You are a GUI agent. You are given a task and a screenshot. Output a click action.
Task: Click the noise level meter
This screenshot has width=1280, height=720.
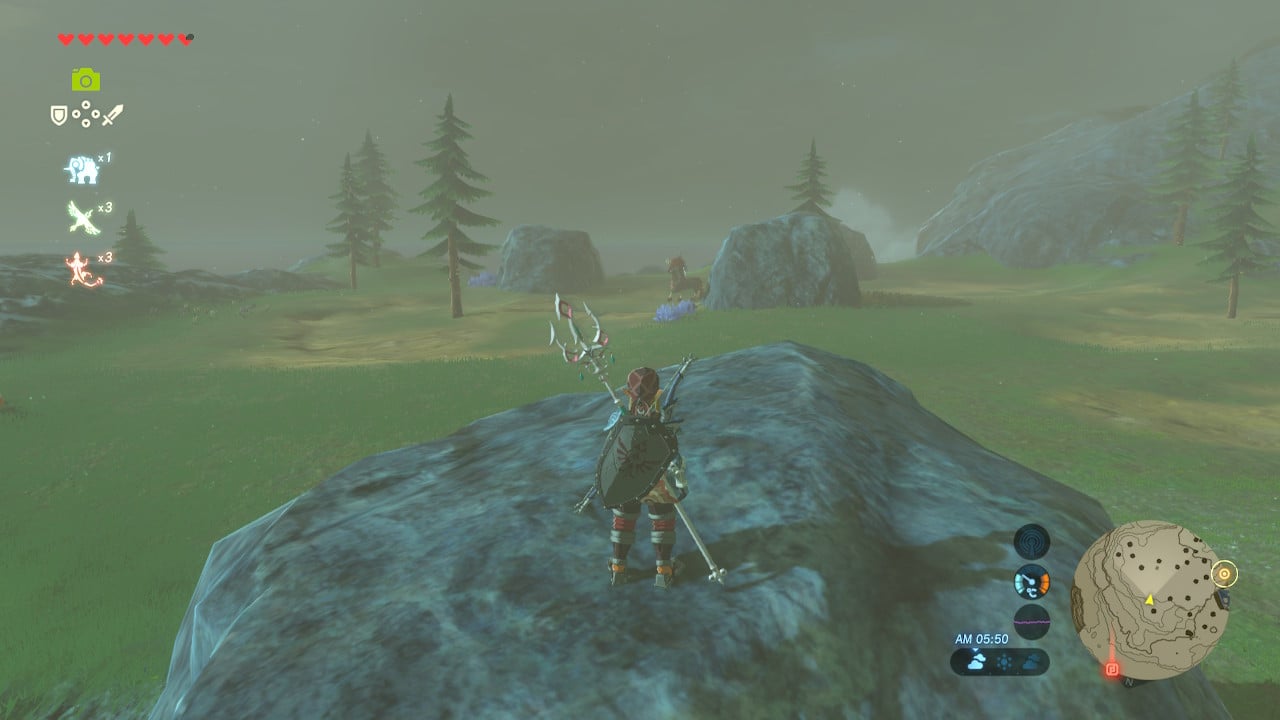click(1031, 621)
